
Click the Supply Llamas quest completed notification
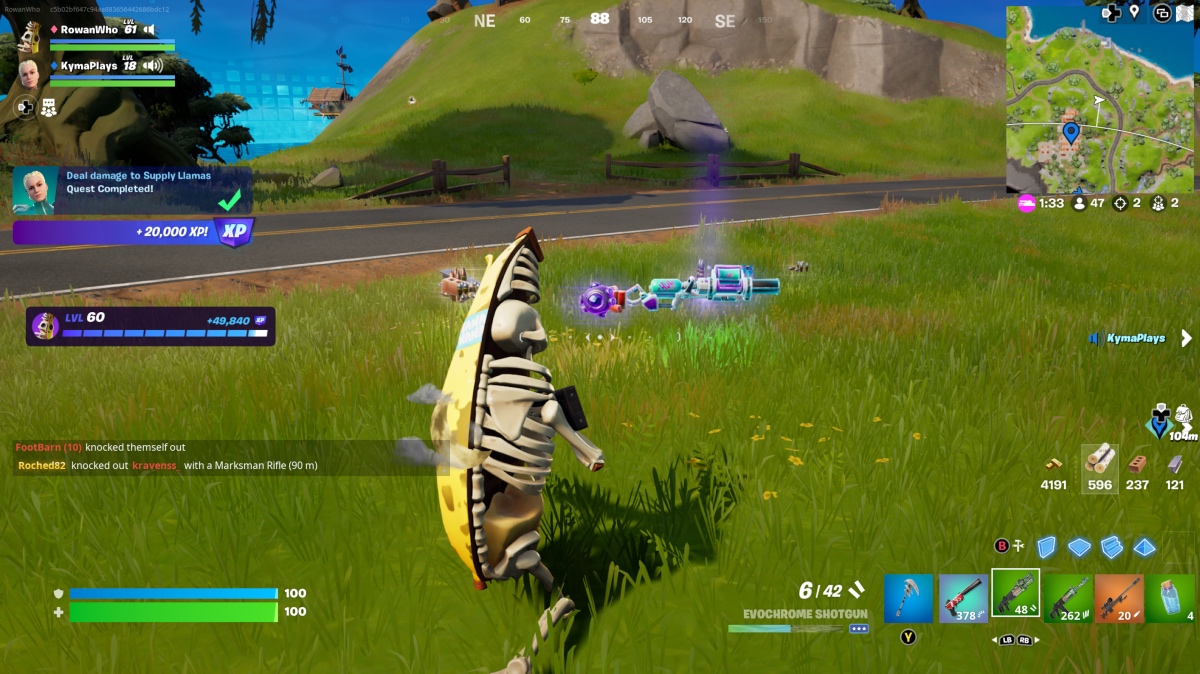tap(132, 189)
